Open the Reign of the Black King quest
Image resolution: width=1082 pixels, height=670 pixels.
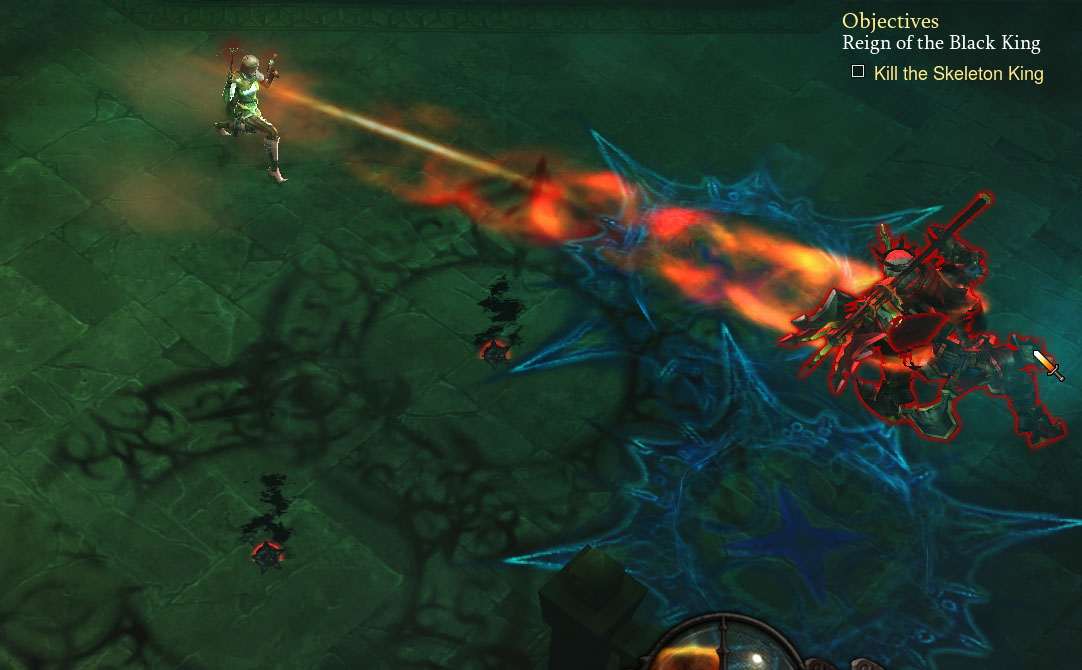941,43
